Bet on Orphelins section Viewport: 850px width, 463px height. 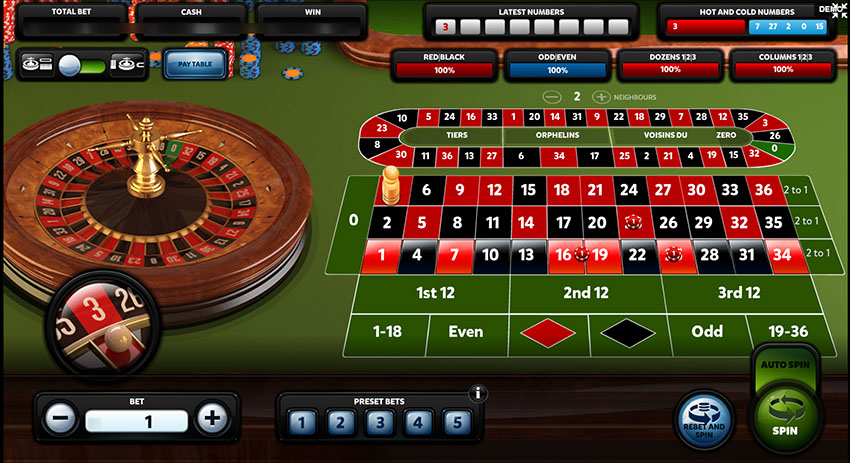[558, 136]
